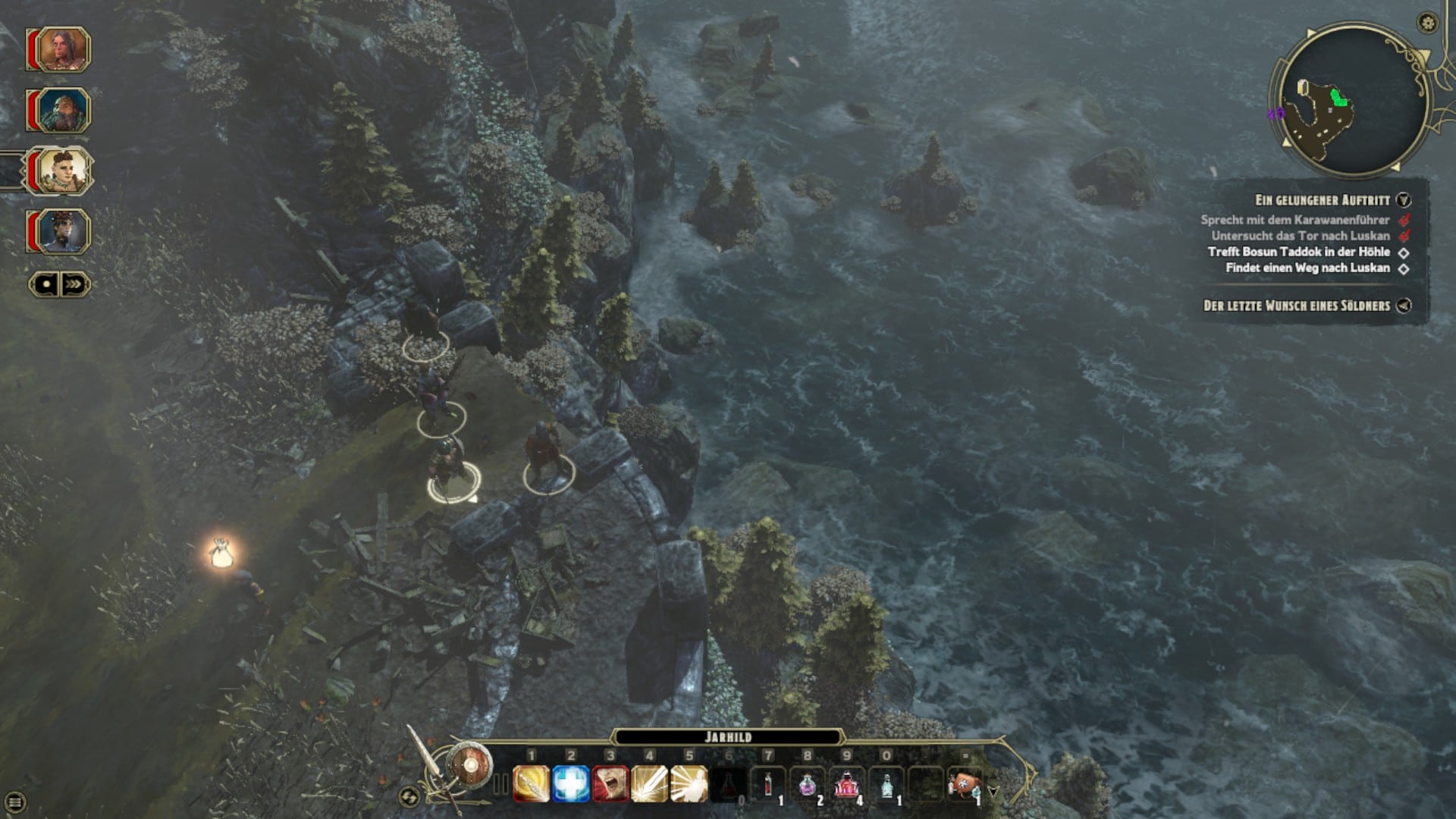Select the long-haired woman's party portrait
This screenshot has height=819, width=1456.
click(64, 50)
